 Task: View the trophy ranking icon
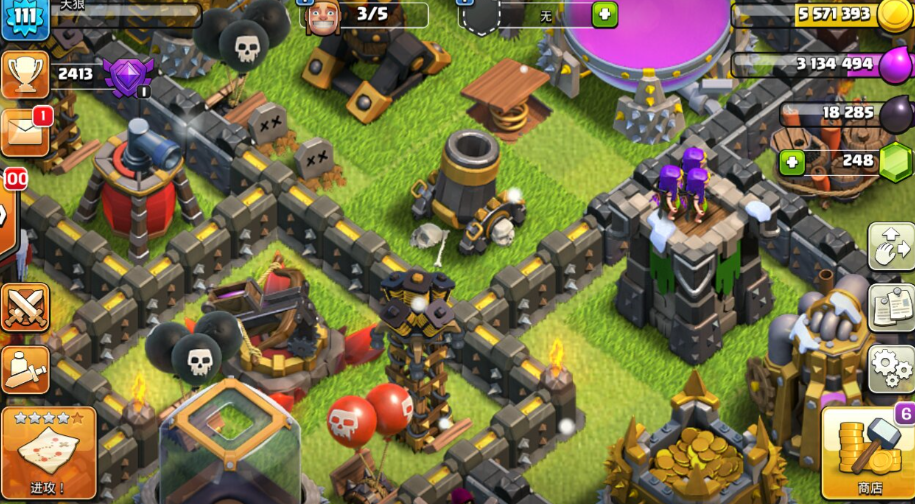tap(25, 73)
